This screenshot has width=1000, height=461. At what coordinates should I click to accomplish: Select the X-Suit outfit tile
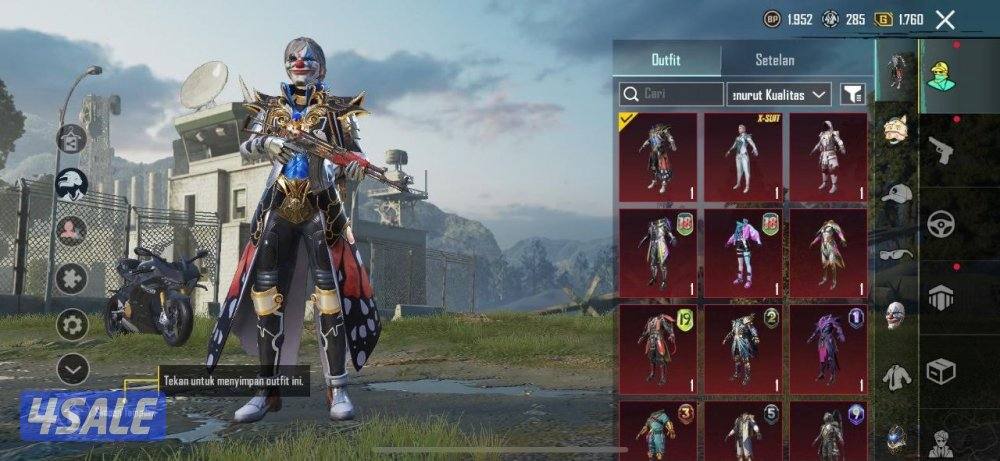pyautogui.click(x=743, y=156)
